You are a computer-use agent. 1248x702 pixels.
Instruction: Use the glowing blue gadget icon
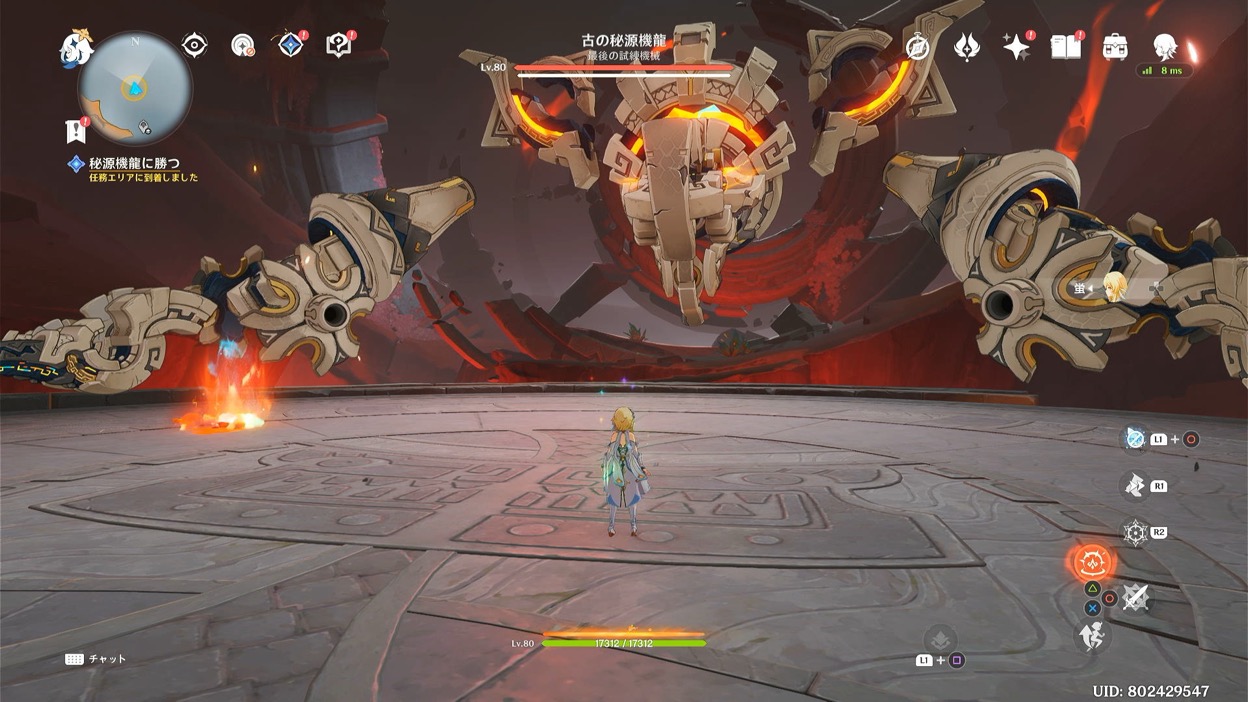click(1135, 438)
